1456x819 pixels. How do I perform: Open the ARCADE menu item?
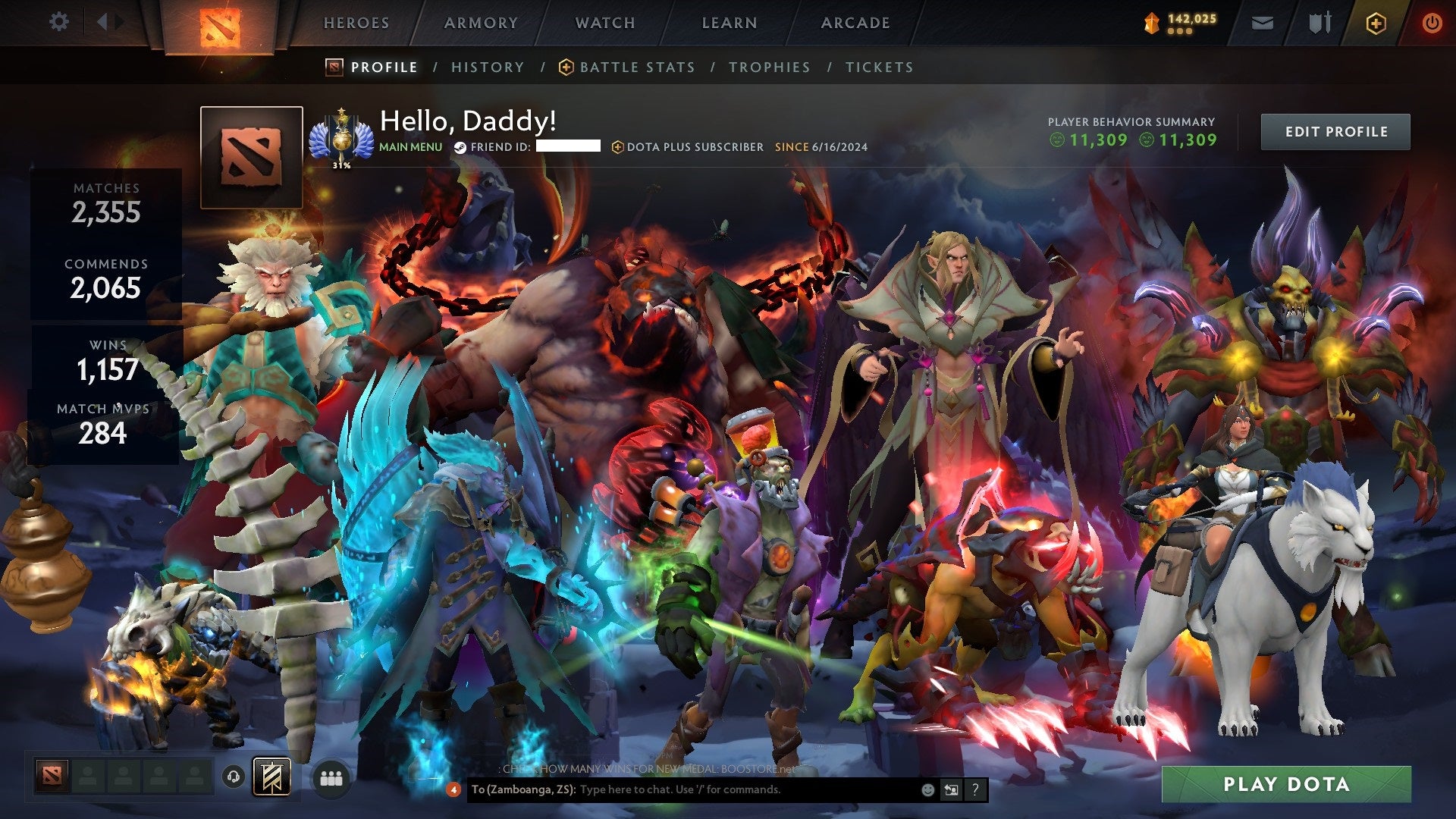point(855,23)
